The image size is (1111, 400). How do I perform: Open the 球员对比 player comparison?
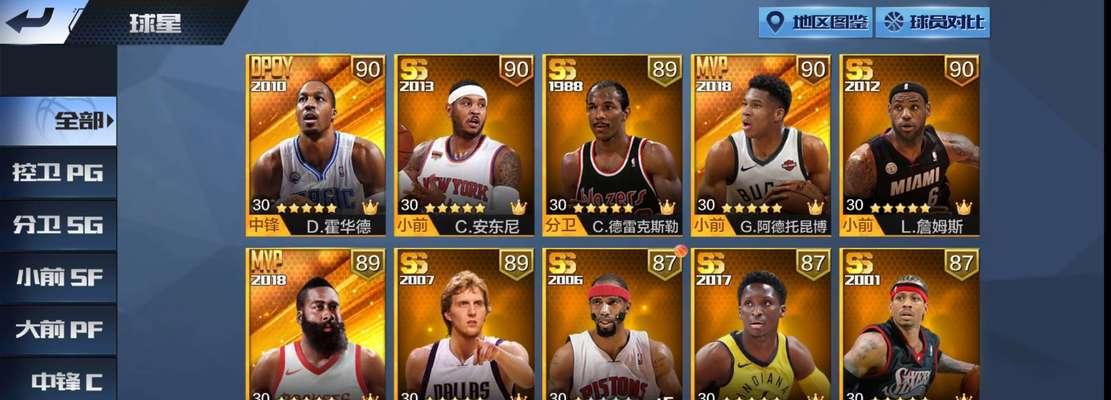click(x=932, y=22)
